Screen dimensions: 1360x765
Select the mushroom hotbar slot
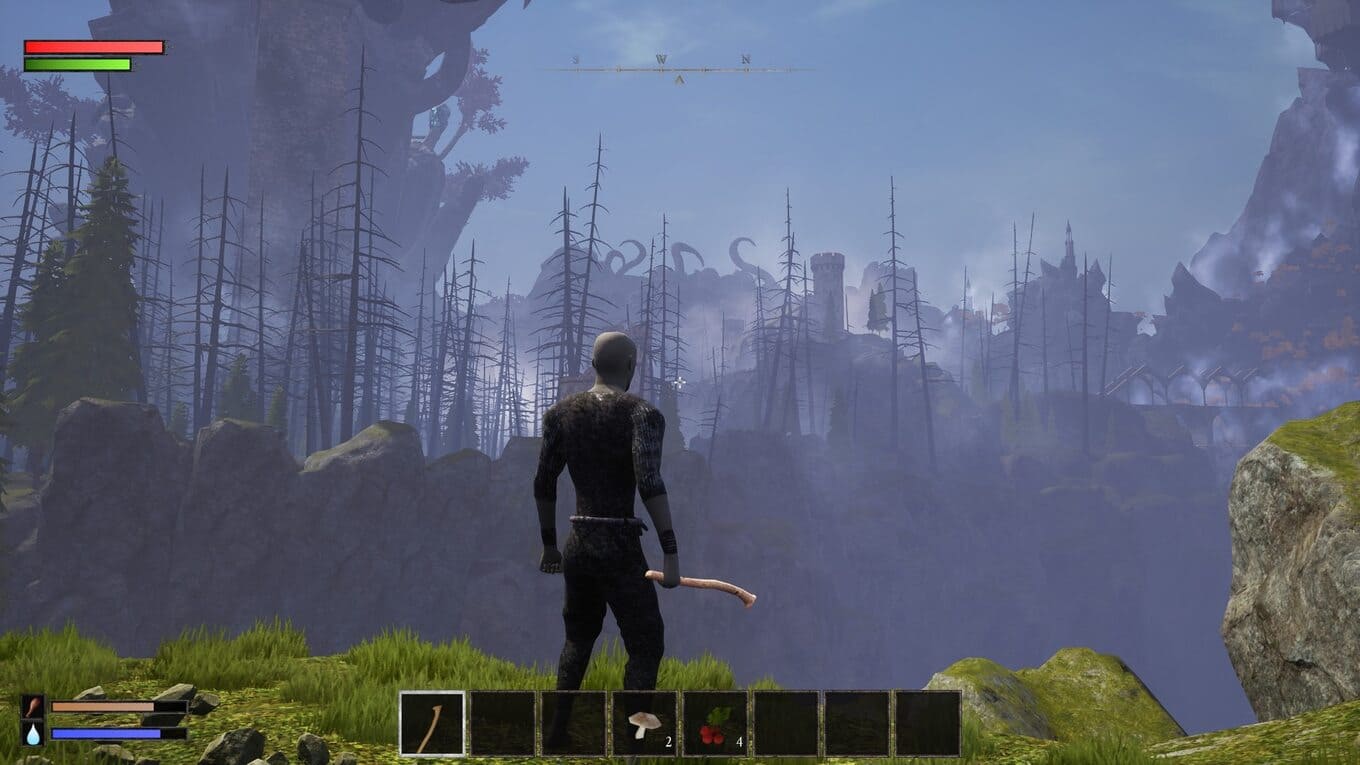click(x=644, y=723)
